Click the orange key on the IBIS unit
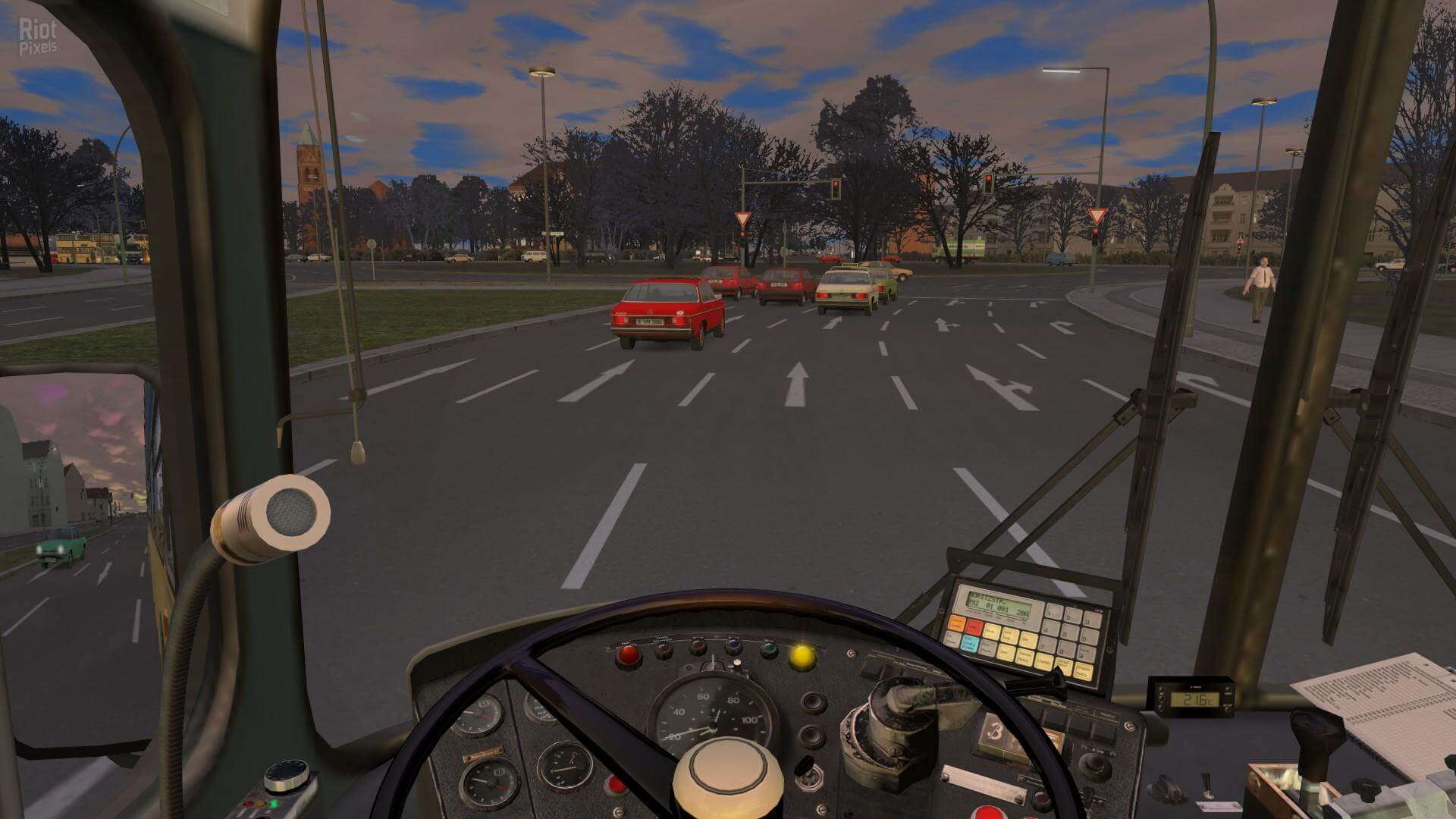1456x819 pixels. click(957, 623)
